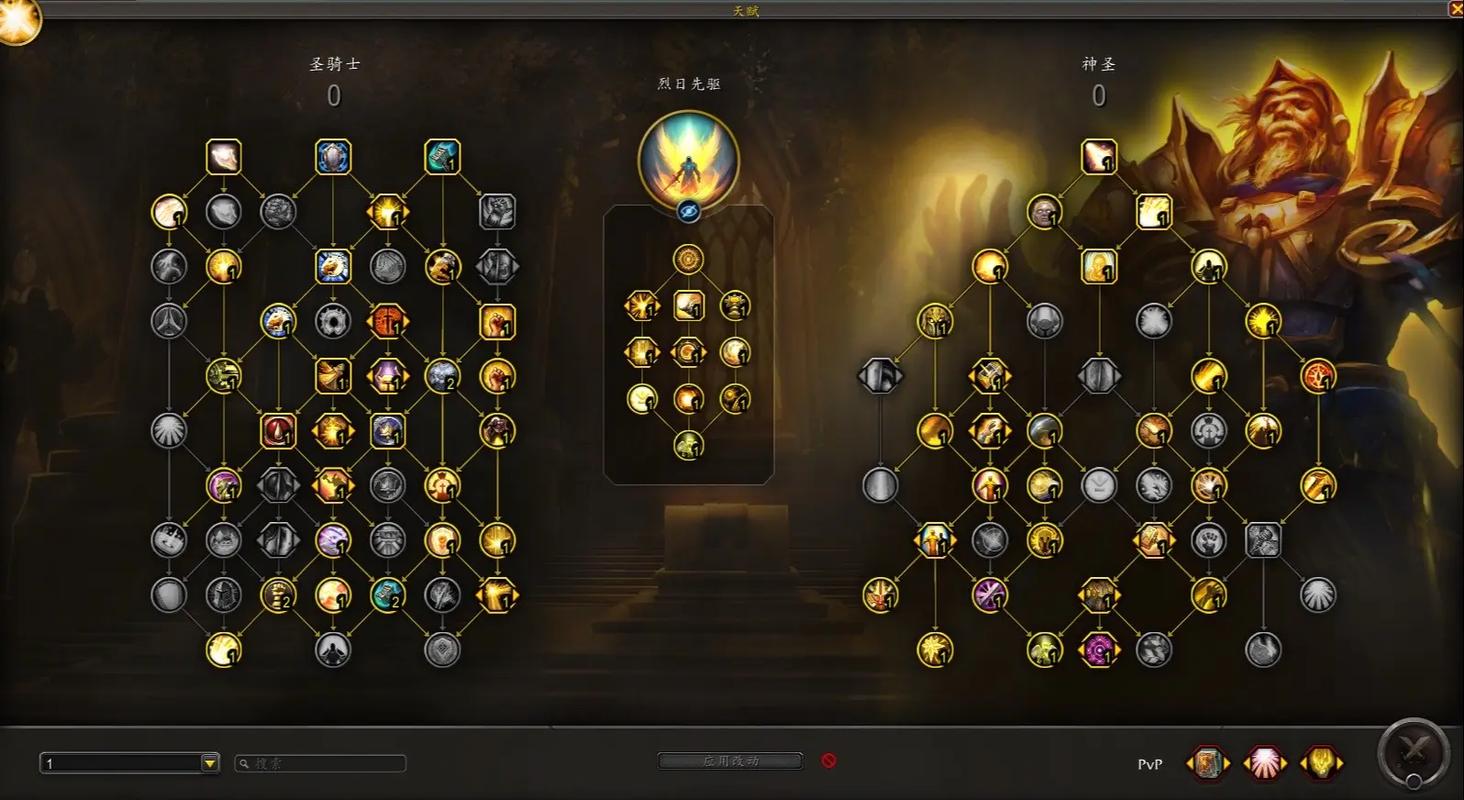The image size is (1464, 800).
Task: Select the top talent of the 神圣 tree
Action: pos(1099,157)
